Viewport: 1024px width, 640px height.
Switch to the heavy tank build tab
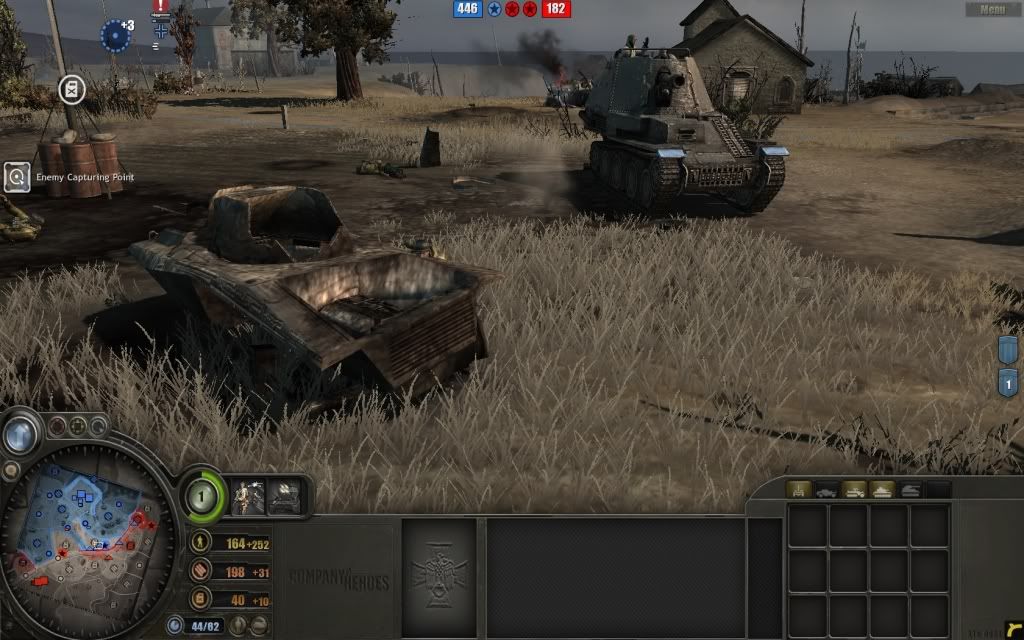tap(883, 490)
